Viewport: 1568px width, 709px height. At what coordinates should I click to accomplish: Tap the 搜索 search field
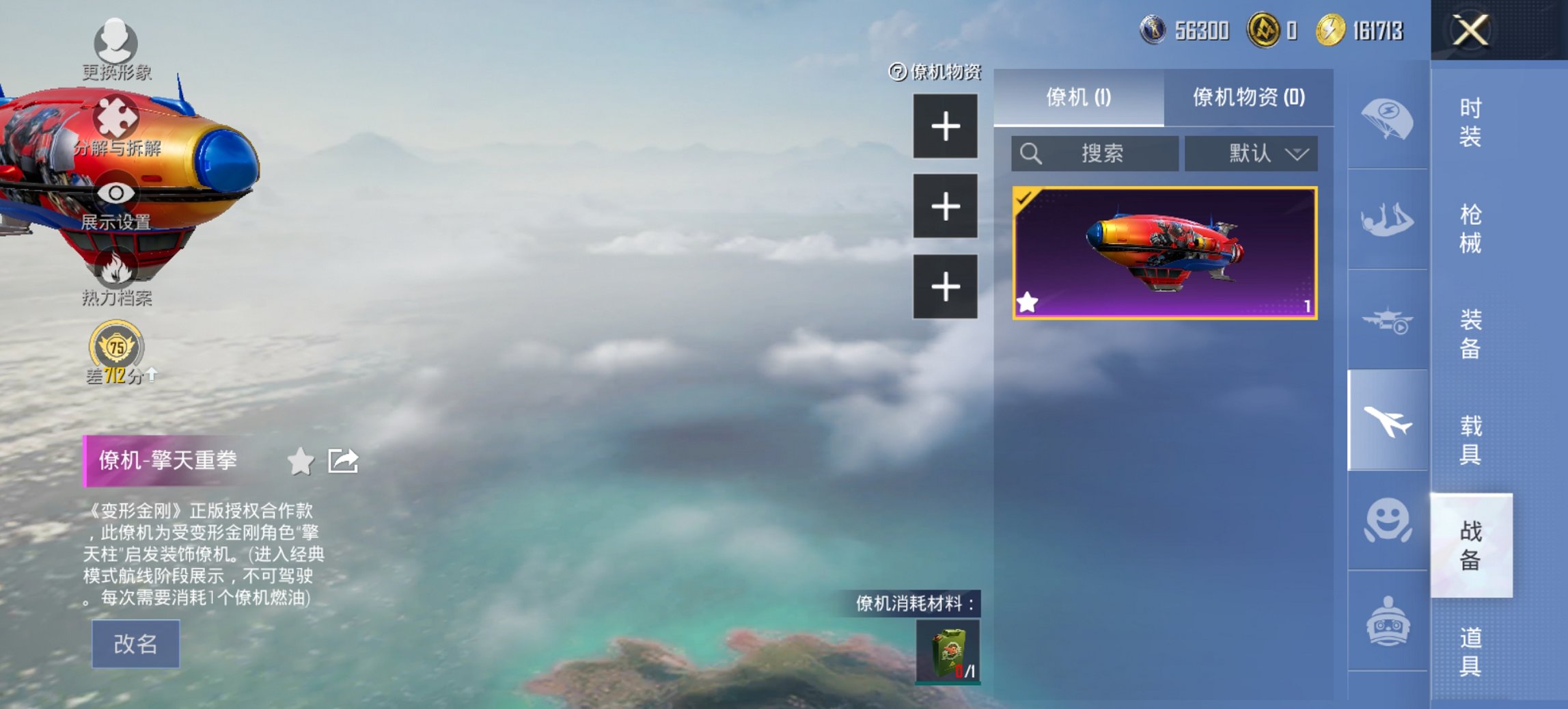click(x=1093, y=154)
